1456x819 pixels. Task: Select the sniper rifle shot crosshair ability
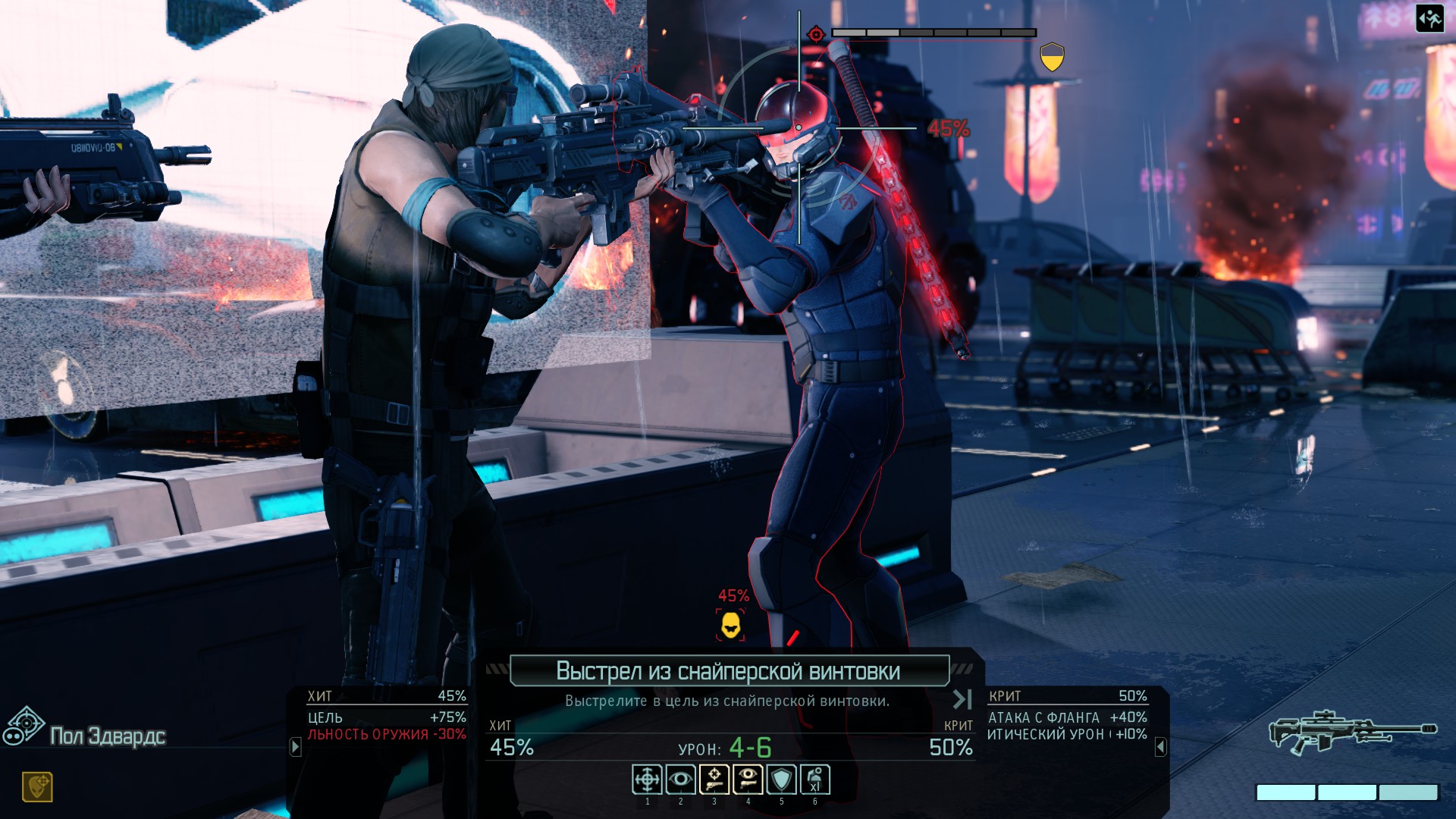tap(647, 780)
